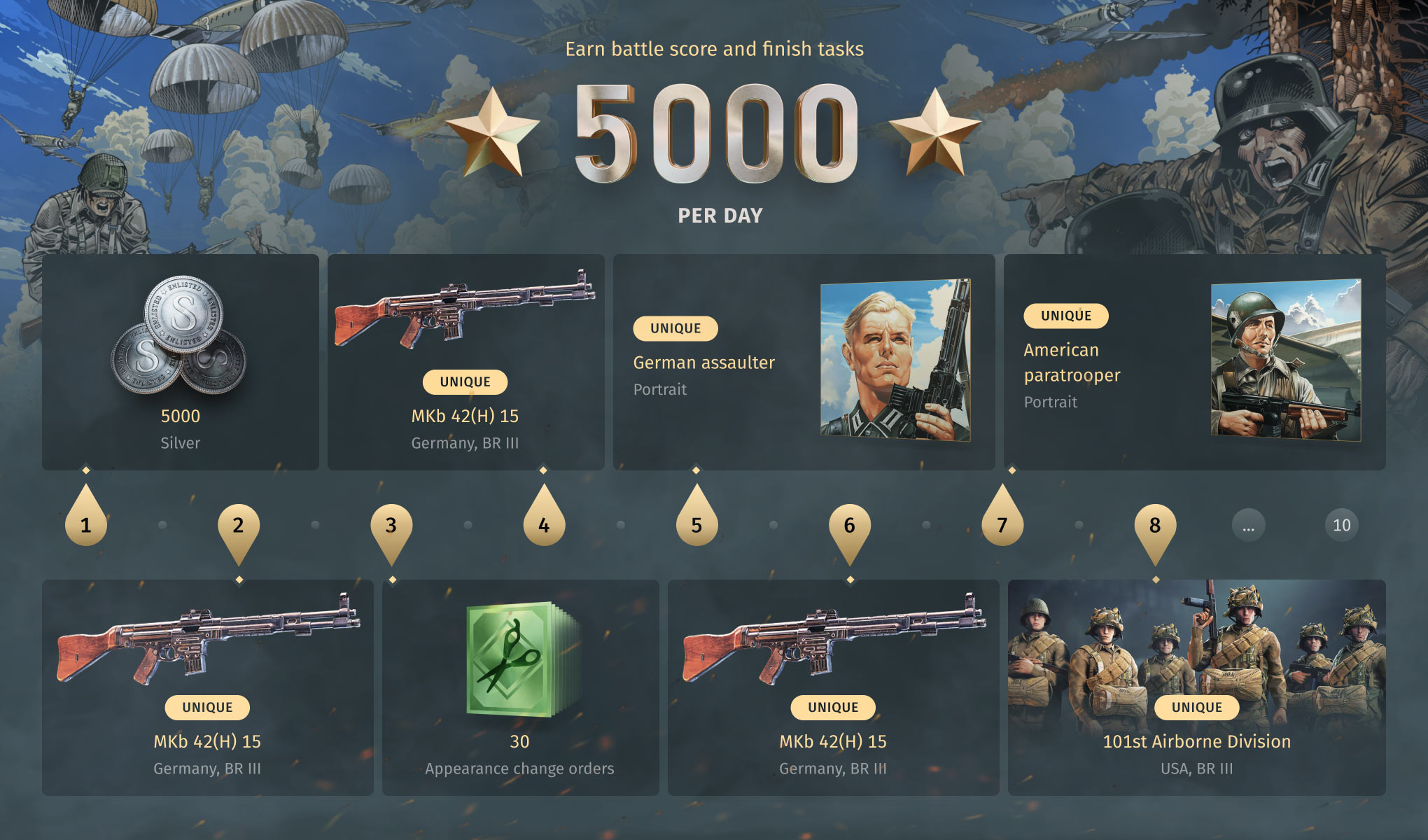This screenshot has height=840, width=1428.
Task: Select stage marker 5
Action: pos(696,525)
